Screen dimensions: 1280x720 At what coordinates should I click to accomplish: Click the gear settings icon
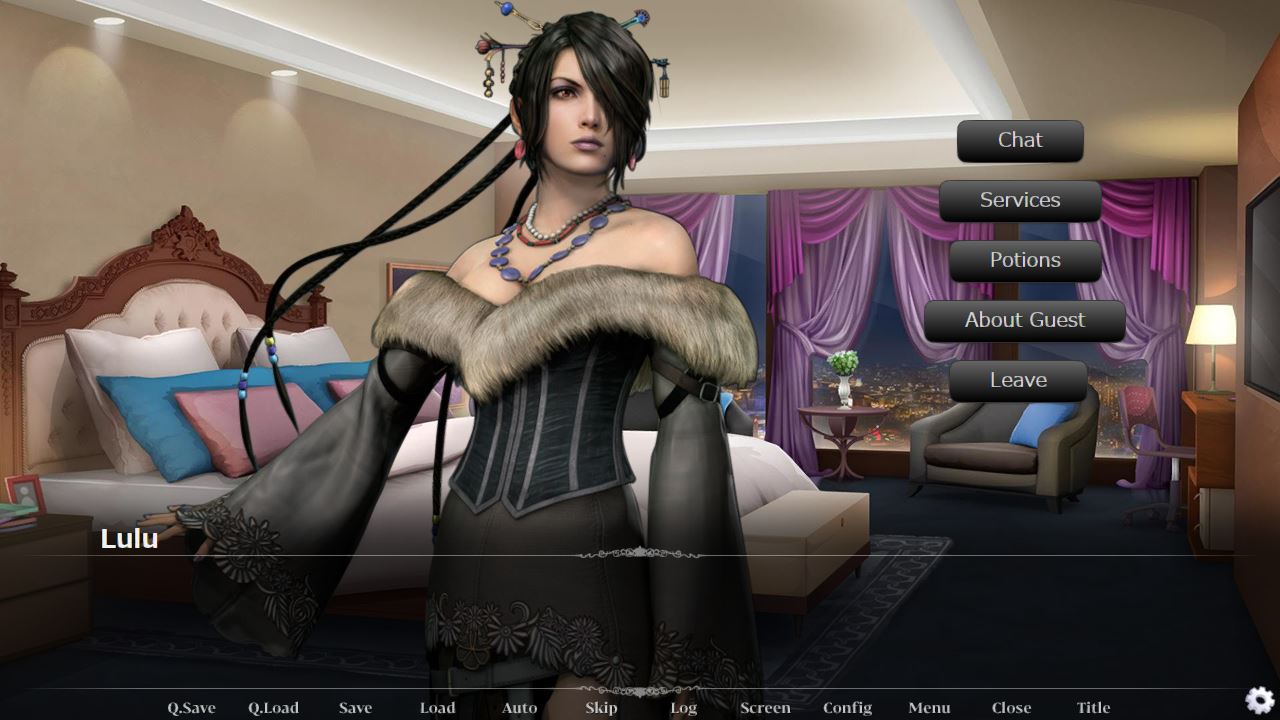[x=1259, y=700]
